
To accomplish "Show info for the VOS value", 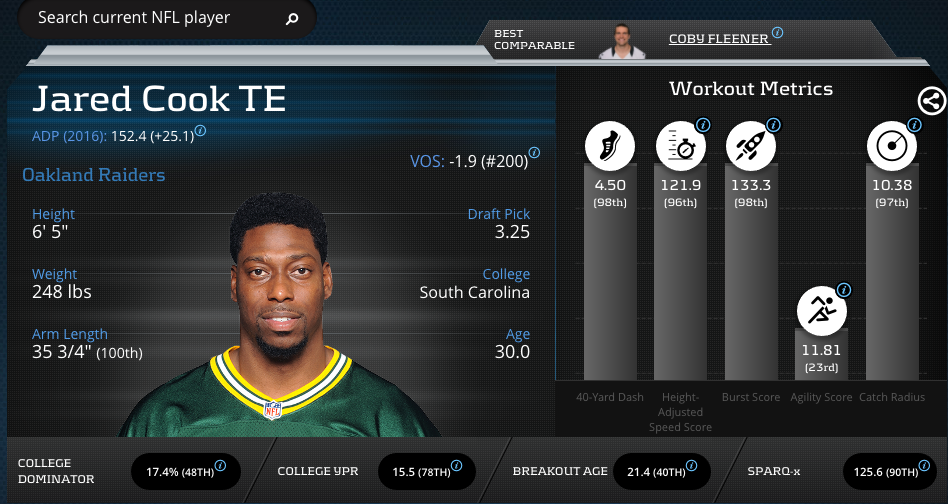I will [x=534, y=153].
